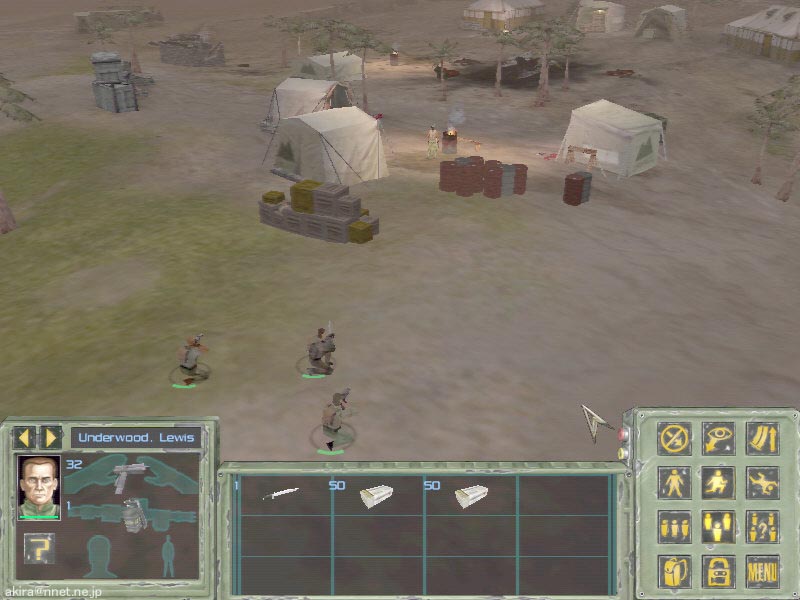The height and width of the screenshot is (600, 800).
Task: Click the ammo magazine reload icon
Action: pos(762,438)
